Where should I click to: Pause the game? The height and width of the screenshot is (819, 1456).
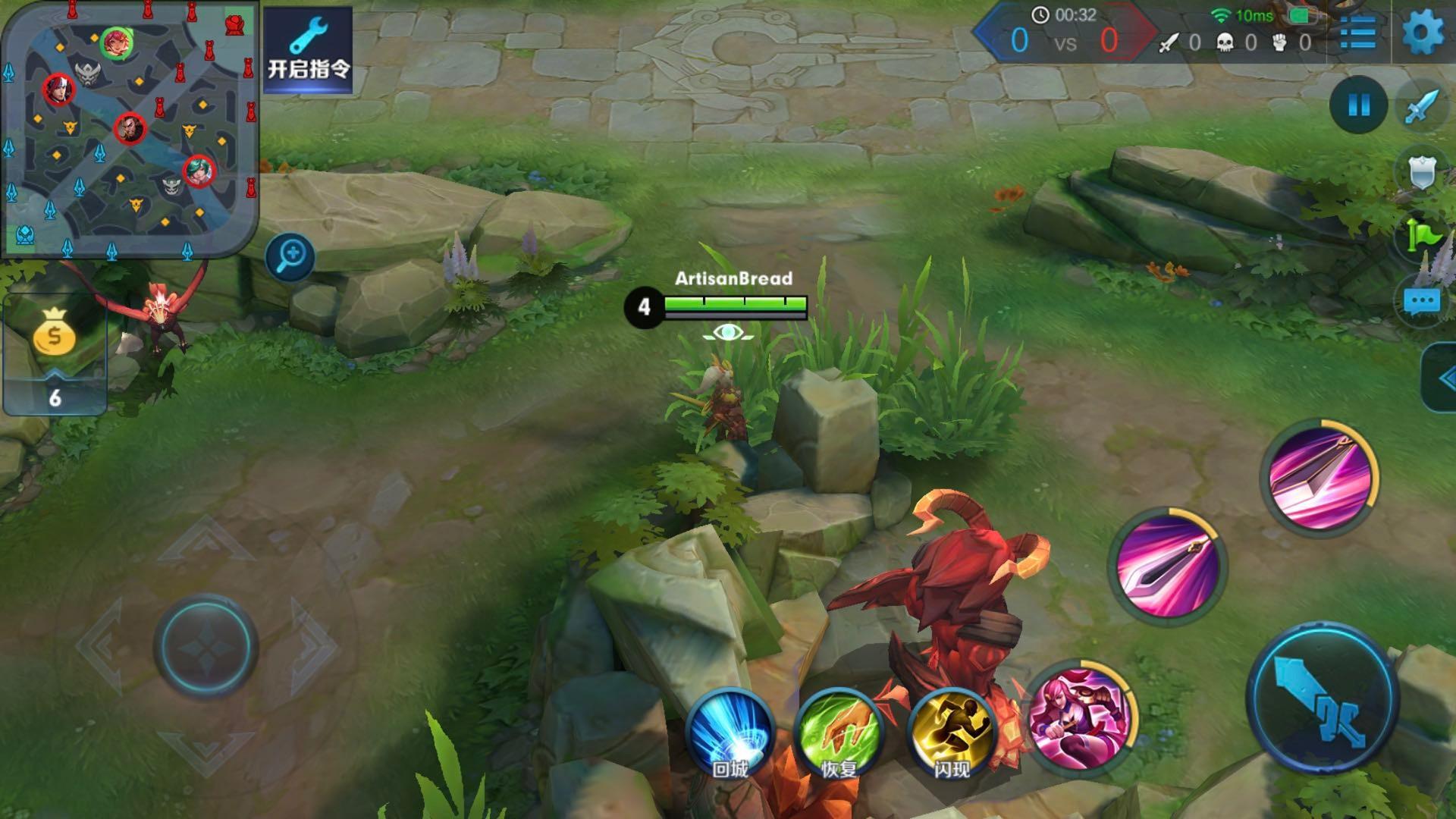click(x=1359, y=105)
